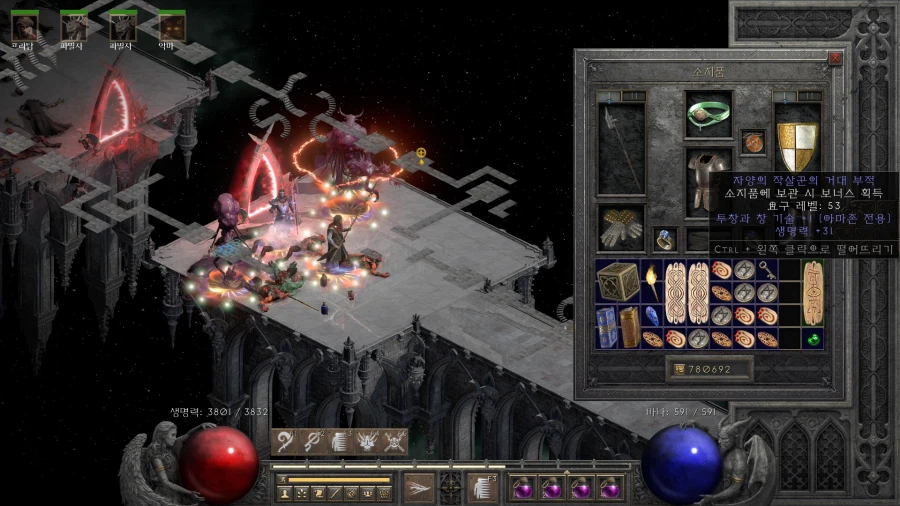Select the equipped spear weapon slot
900x506 pixels.
pos(621,148)
